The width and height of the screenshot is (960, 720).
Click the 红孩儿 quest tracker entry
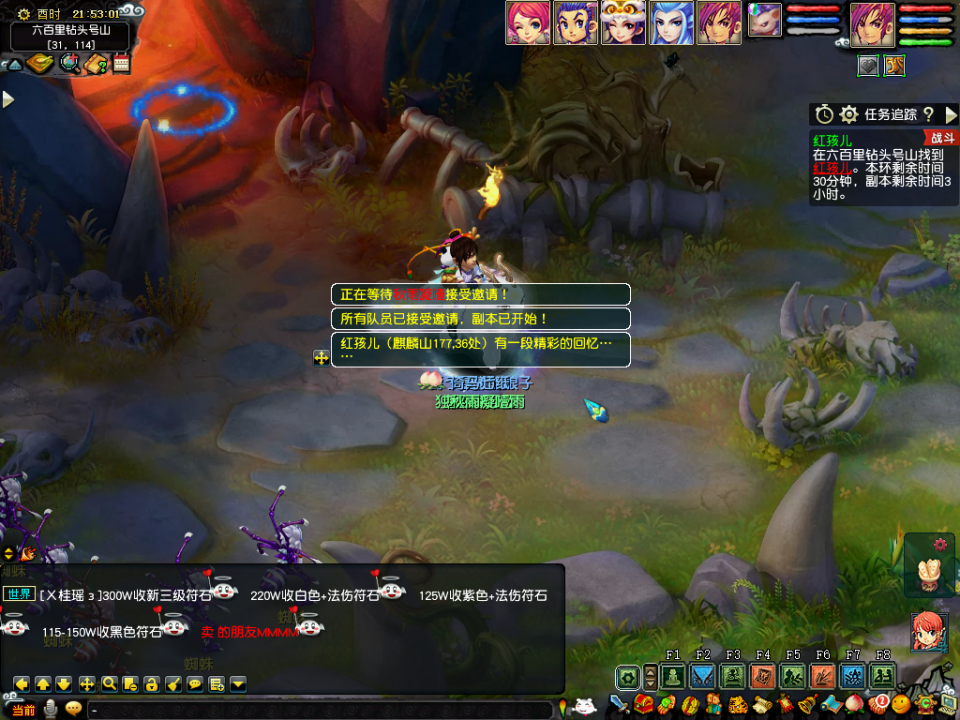coord(832,140)
